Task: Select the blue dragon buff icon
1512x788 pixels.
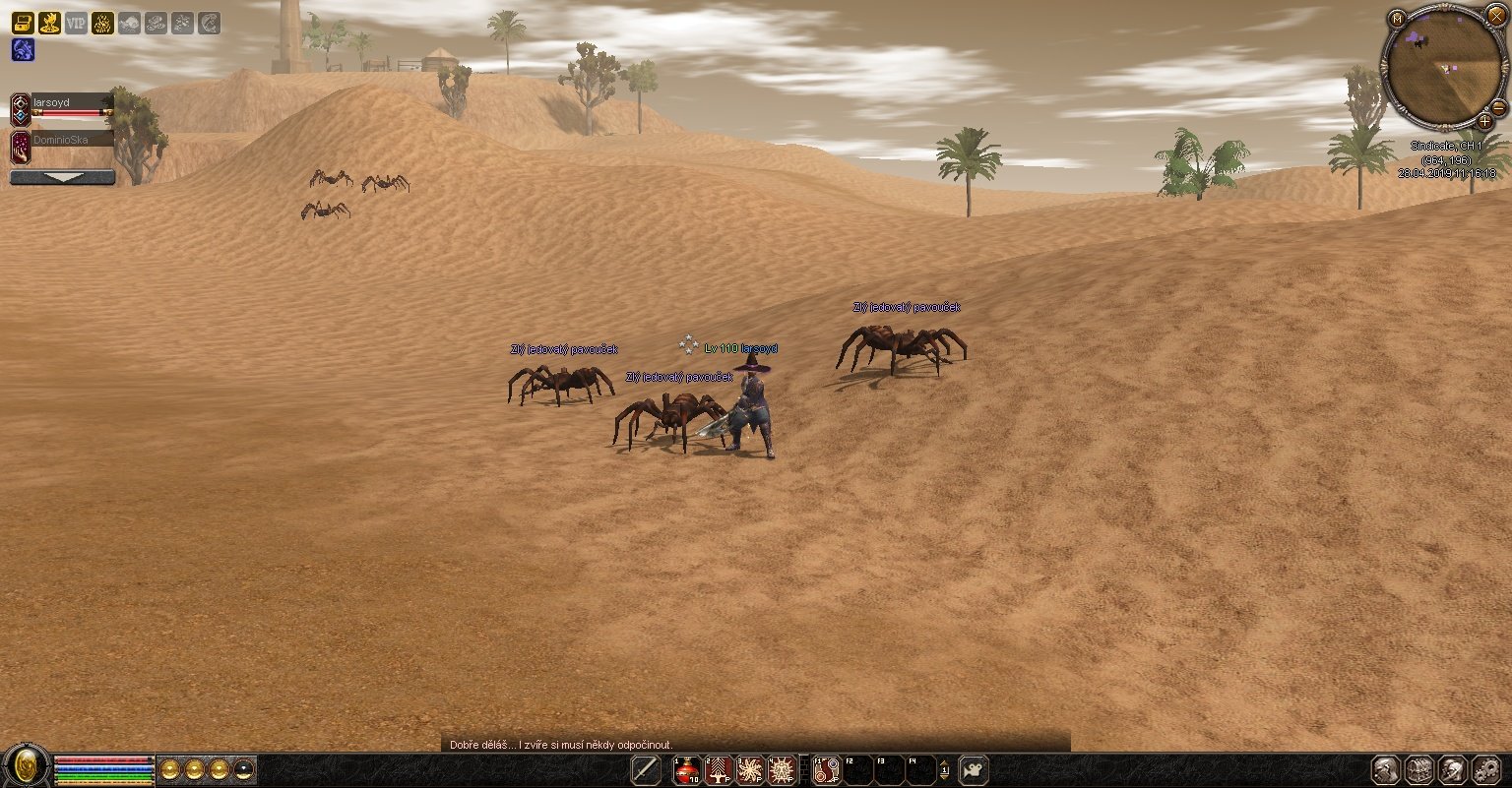Action: (22, 50)
